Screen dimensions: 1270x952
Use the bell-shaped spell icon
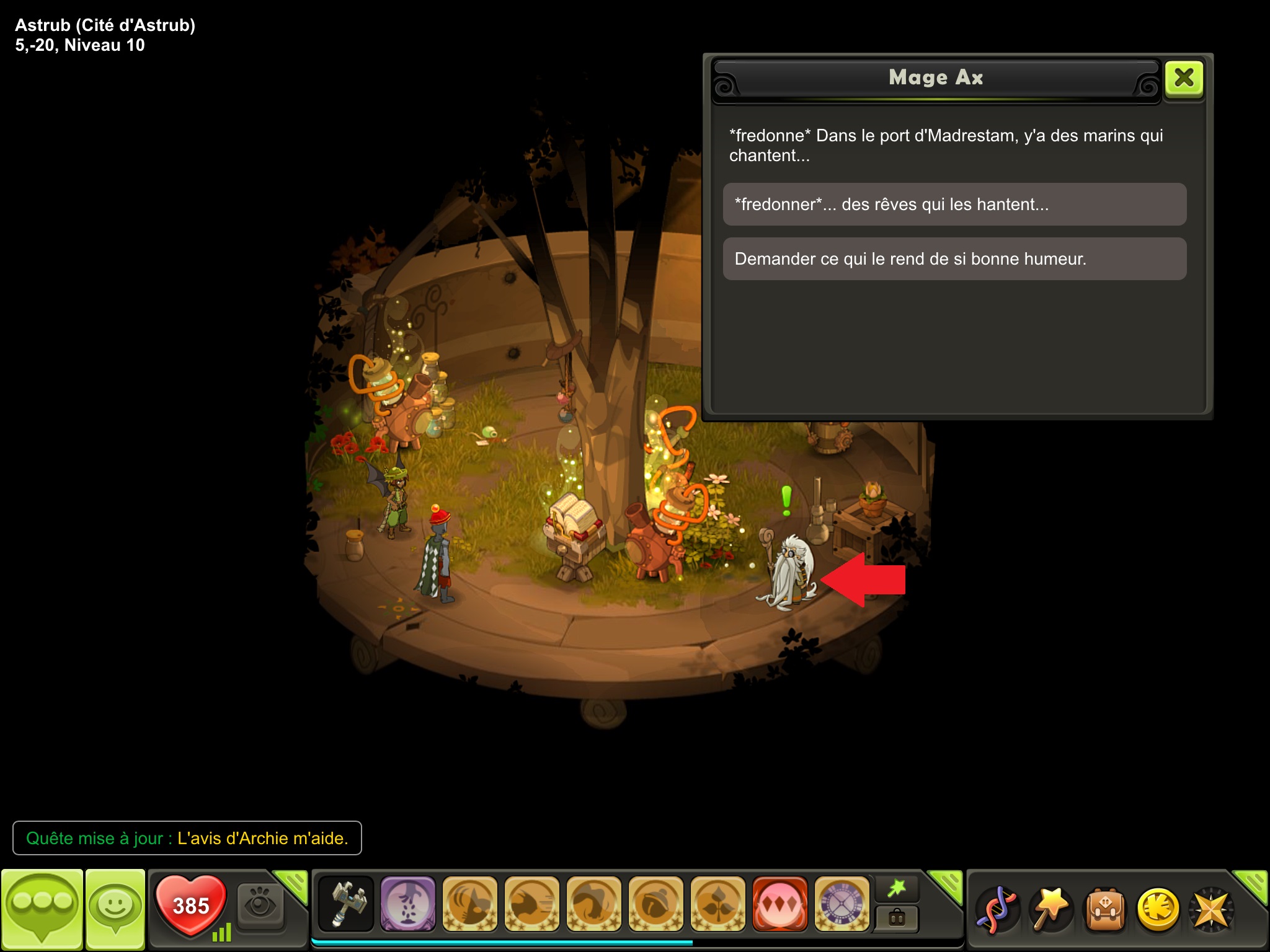pos(655,904)
